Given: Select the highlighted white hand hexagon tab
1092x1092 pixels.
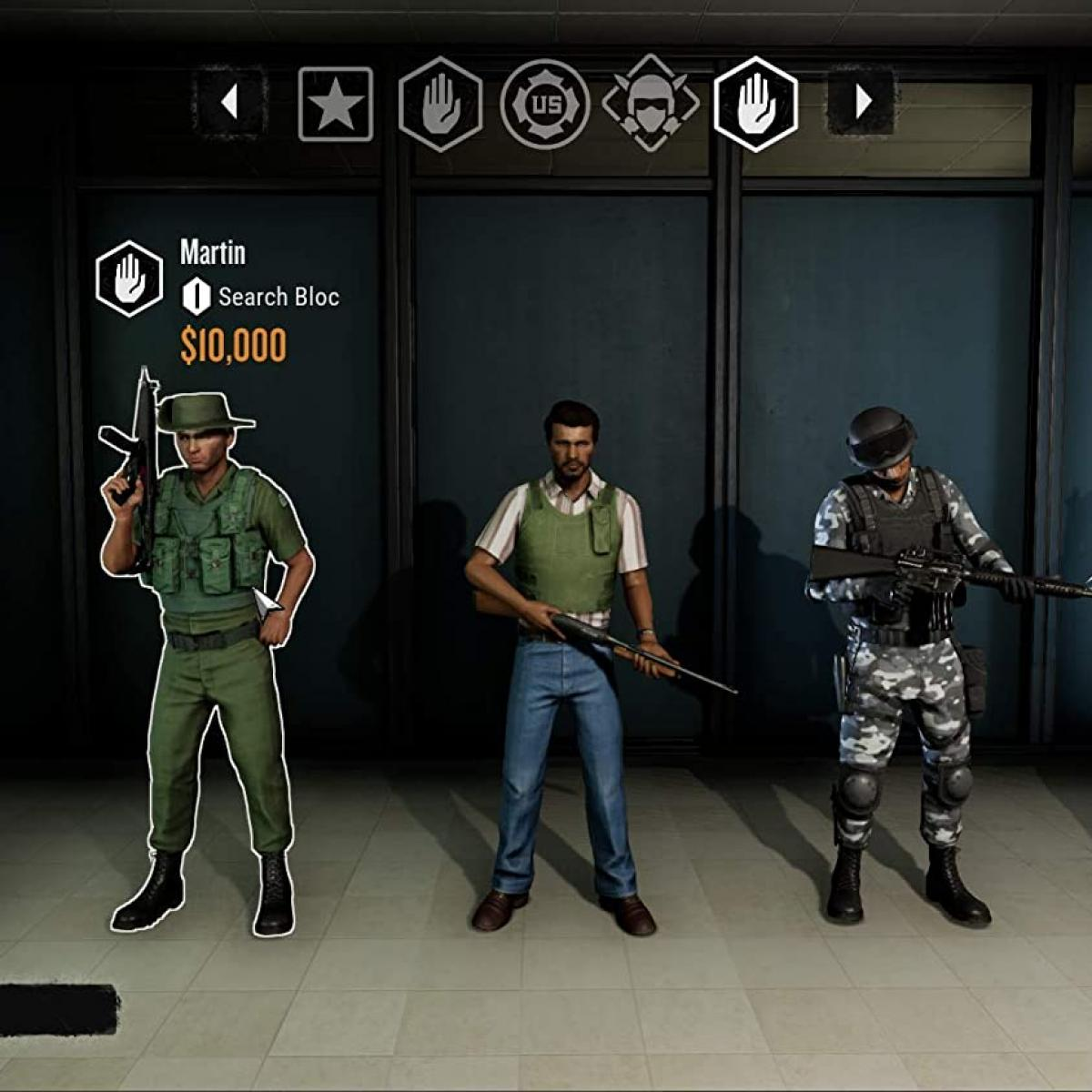Looking at the screenshot, I should pyautogui.click(x=756, y=105).
